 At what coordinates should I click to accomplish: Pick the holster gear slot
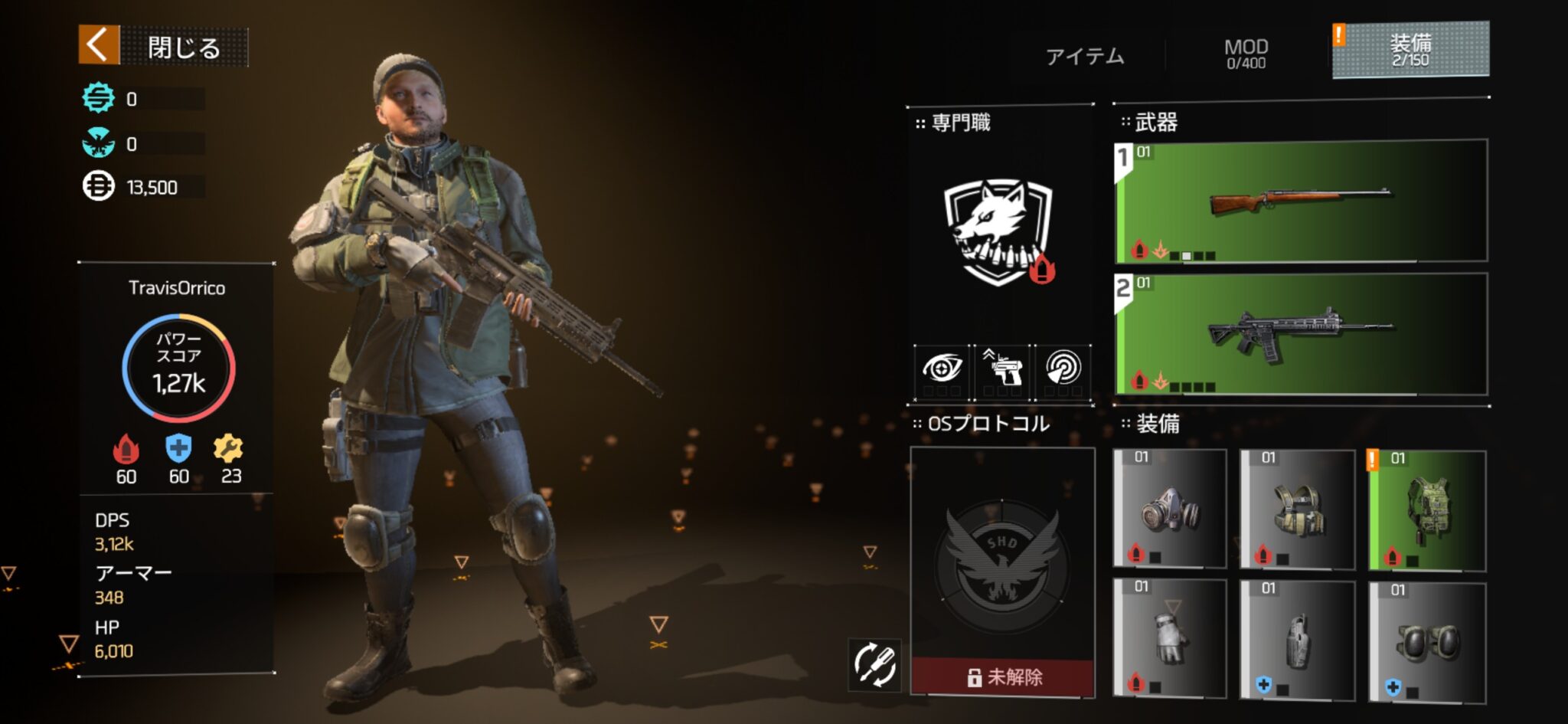point(1297,640)
